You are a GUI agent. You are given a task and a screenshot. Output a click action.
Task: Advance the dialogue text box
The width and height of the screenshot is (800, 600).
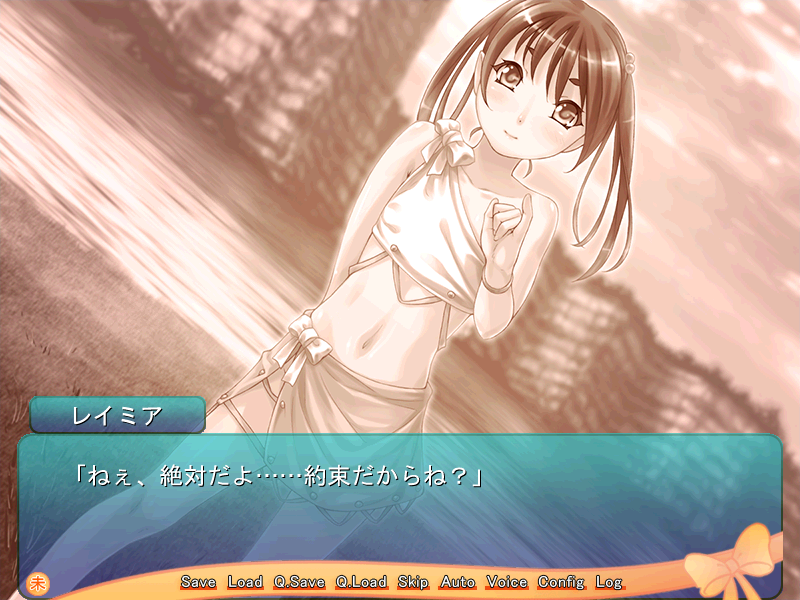pyautogui.click(x=400, y=500)
